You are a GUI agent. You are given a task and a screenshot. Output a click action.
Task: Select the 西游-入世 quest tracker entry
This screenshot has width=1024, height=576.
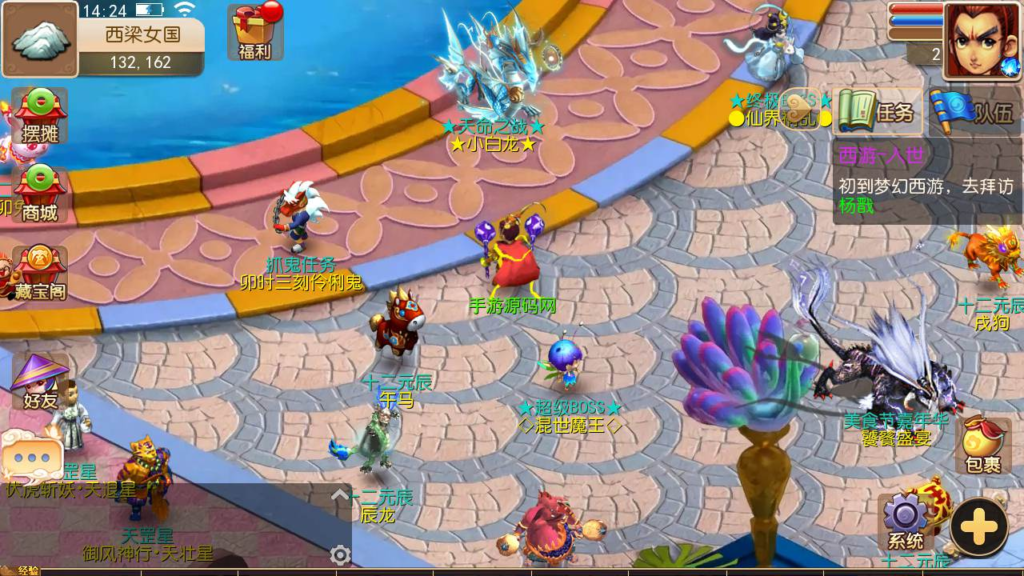tap(926, 182)
